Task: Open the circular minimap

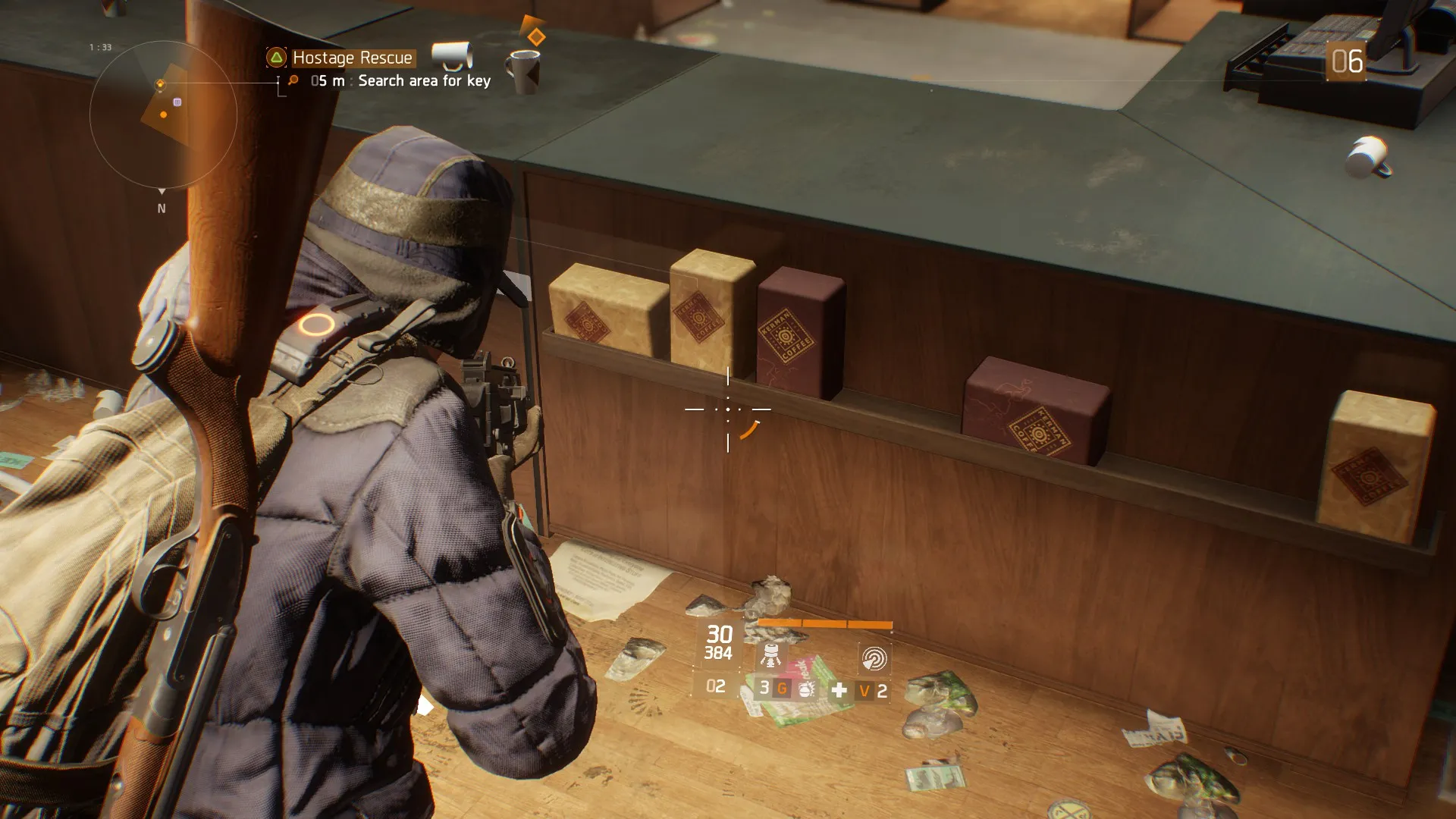Action: pos(163,115)
